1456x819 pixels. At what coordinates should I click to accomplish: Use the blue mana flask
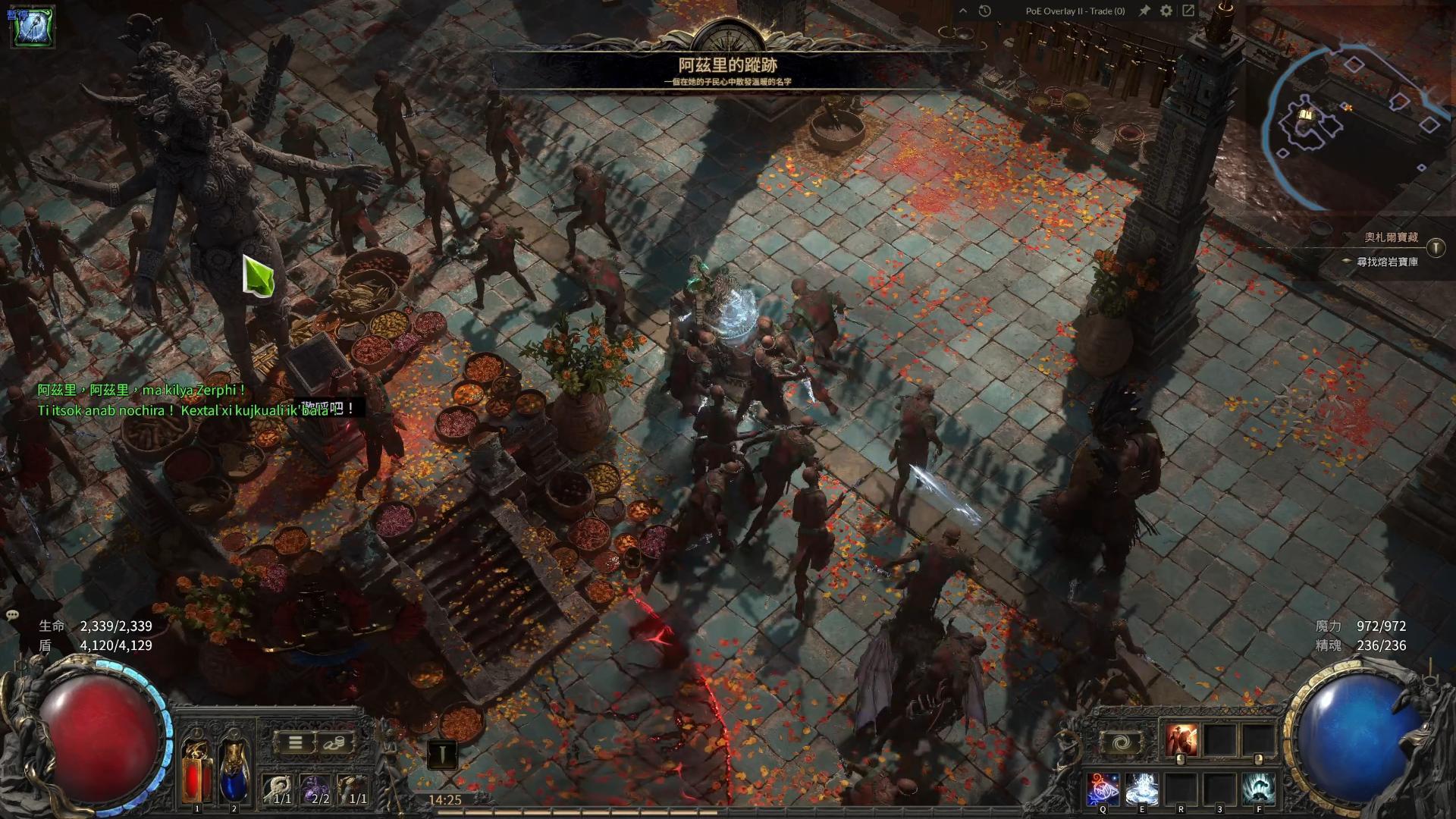(x=234, y=771)
